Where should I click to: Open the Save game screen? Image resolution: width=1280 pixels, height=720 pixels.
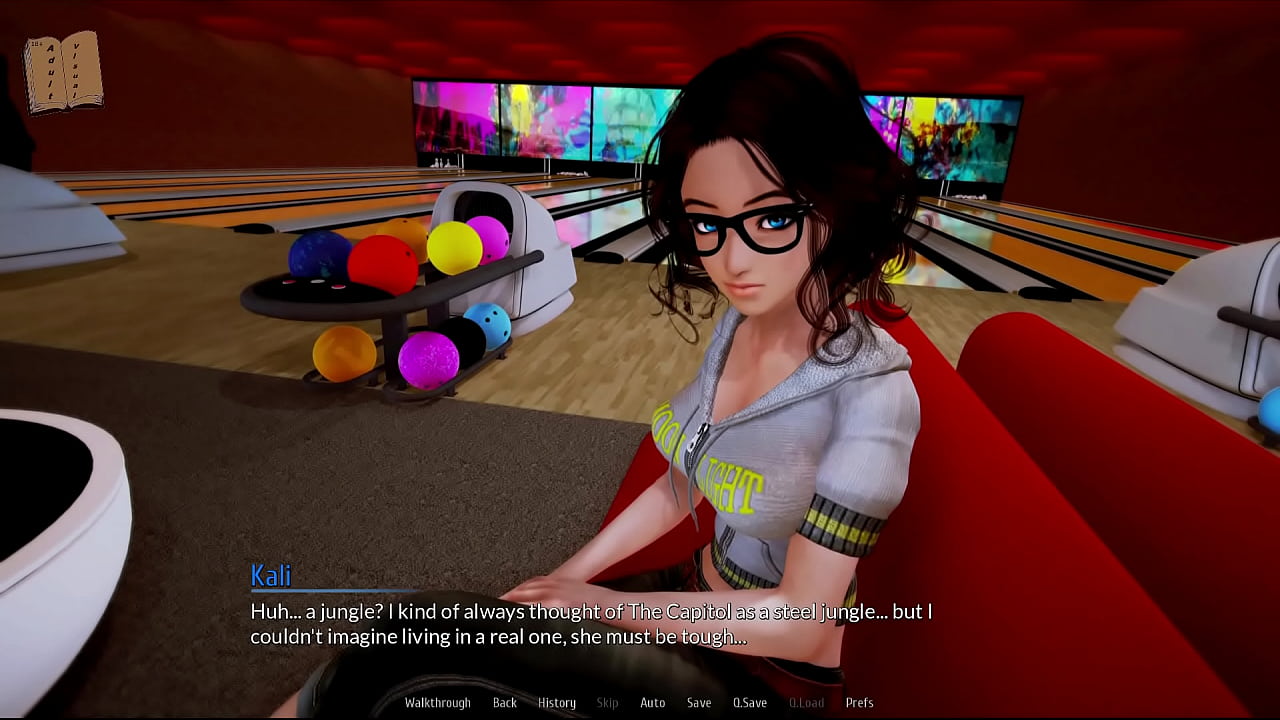click(699, 703)
